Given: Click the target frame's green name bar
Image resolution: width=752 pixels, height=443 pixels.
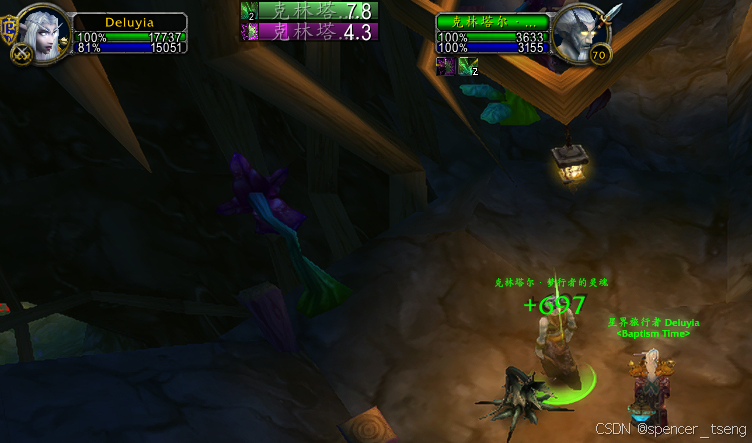Looking at the screenshot, I should tap(492, 21).
